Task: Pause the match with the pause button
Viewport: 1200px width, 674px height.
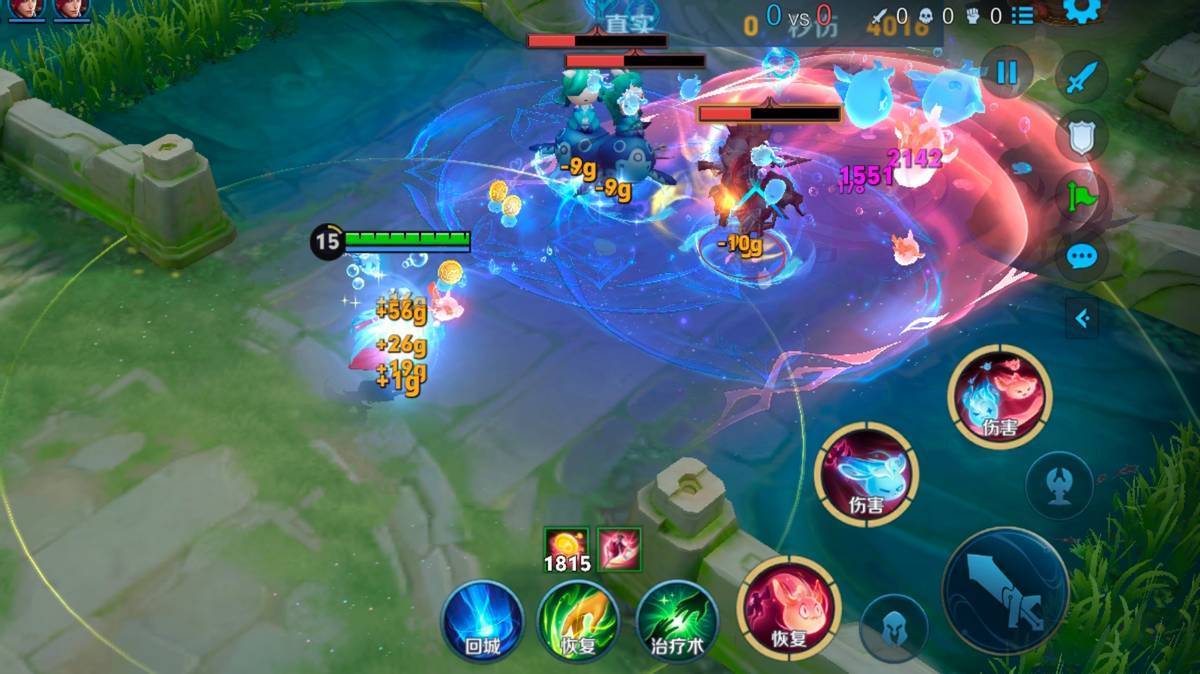Action: tap(1006, 72)
